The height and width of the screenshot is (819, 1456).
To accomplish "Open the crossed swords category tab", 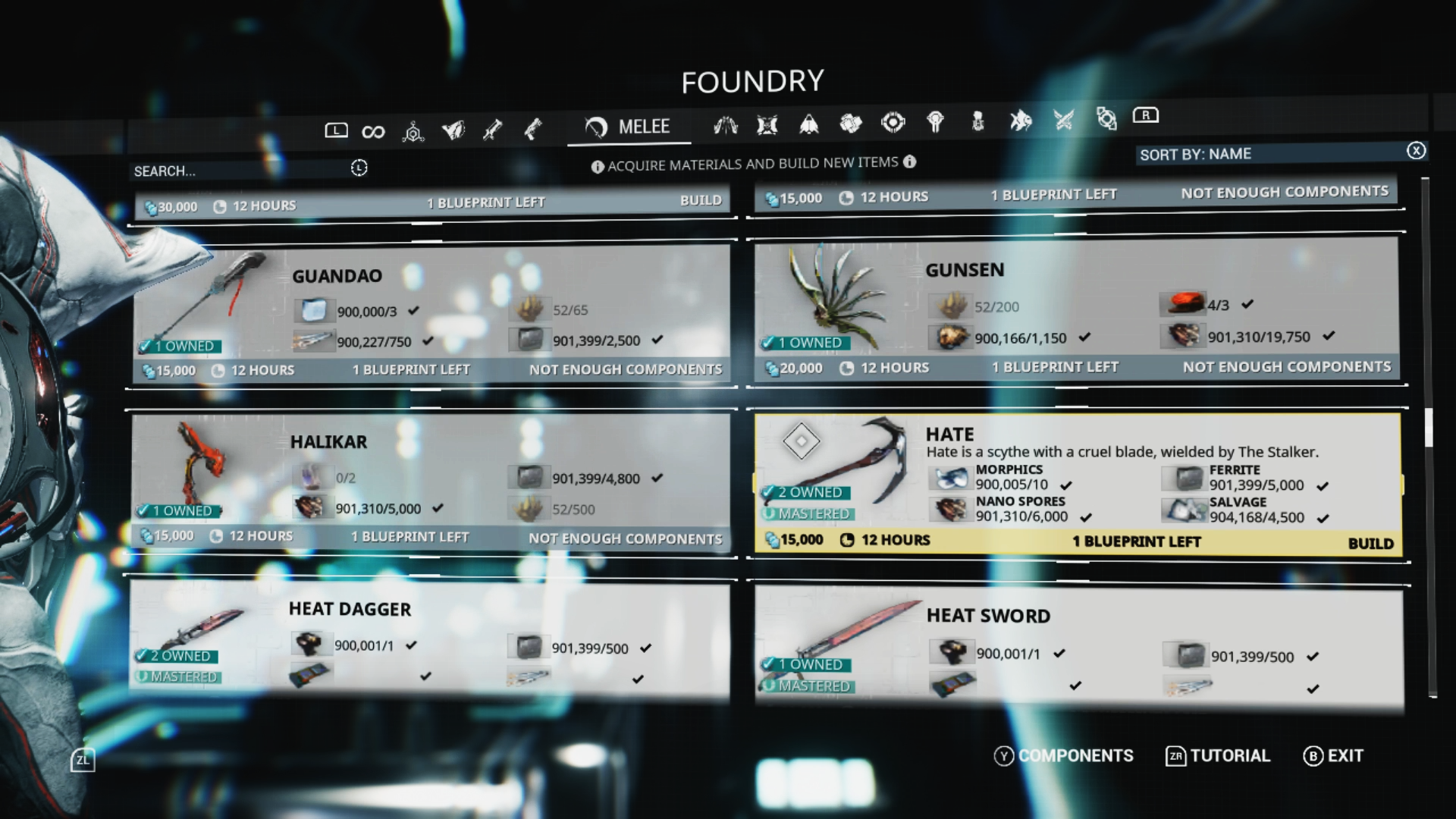I will point(1063,120).
